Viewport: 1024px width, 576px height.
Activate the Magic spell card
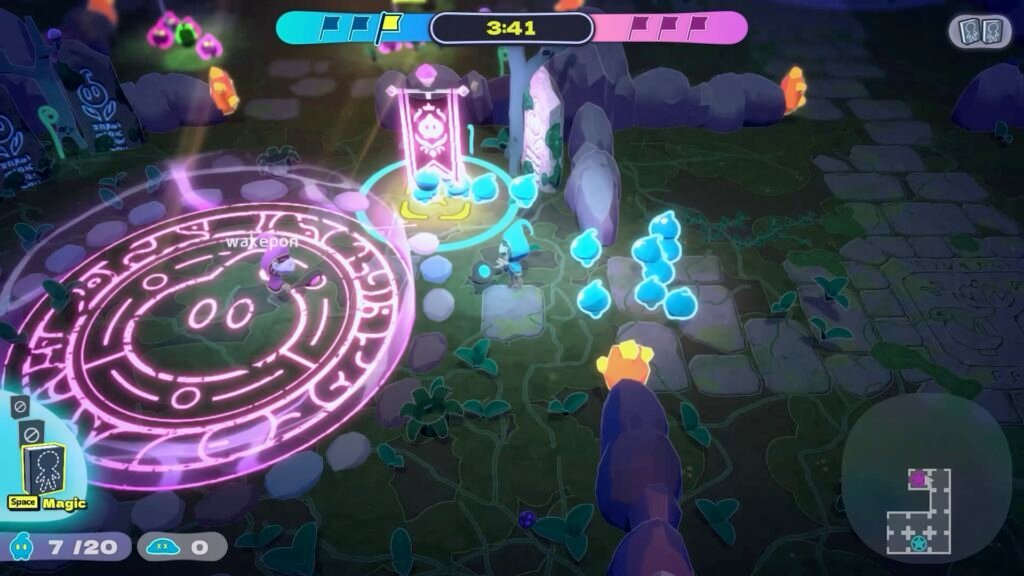coord(43,469)
